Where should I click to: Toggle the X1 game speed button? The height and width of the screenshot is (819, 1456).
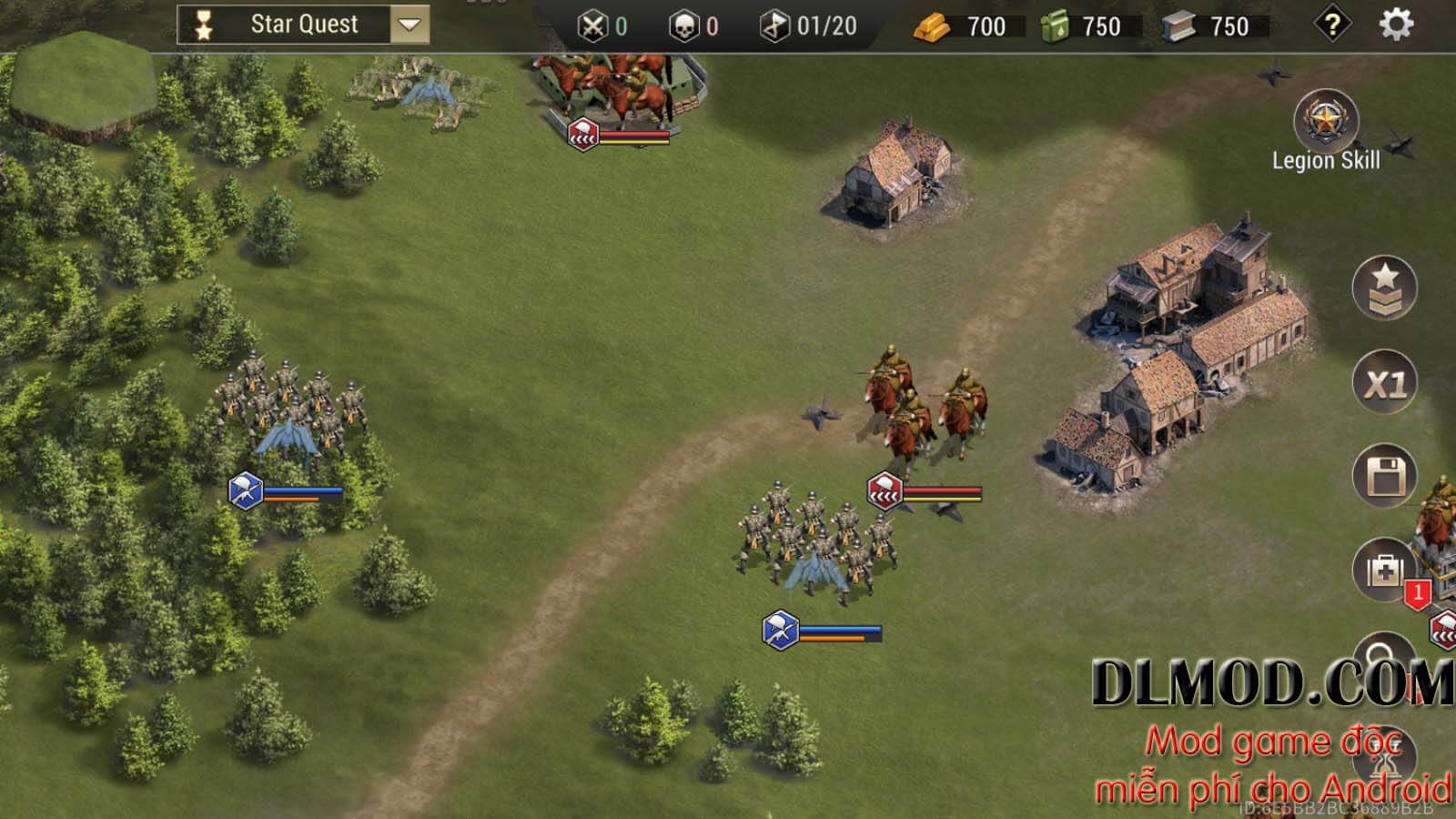click(x=1384, y=383)
